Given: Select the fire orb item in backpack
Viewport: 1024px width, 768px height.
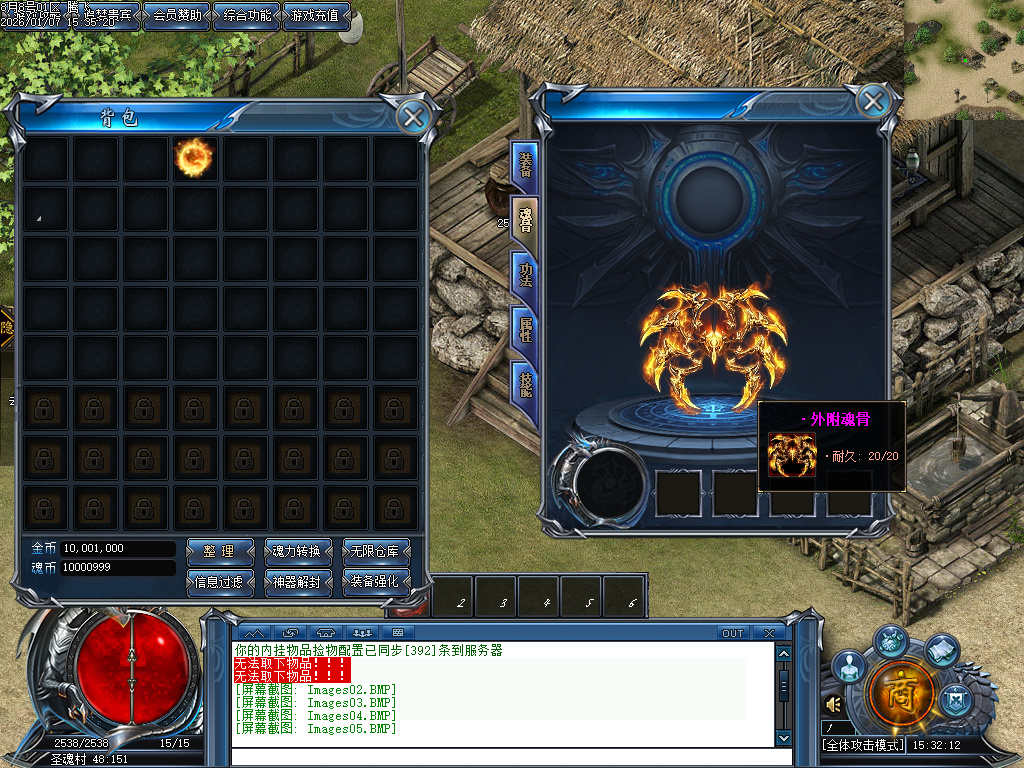Looking at the screenshot, I should click(194, 157).
